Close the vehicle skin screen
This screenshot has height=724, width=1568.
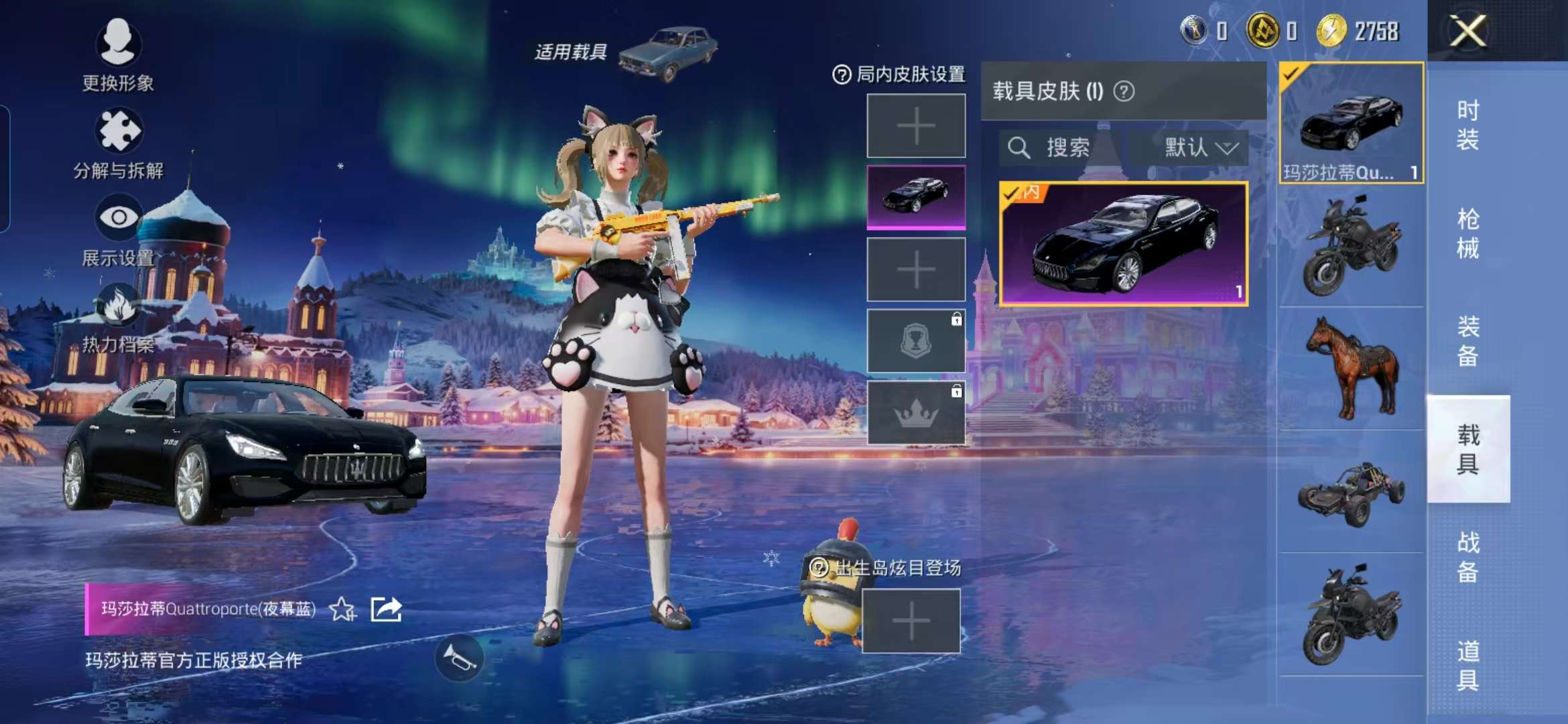coord(1467,31)
